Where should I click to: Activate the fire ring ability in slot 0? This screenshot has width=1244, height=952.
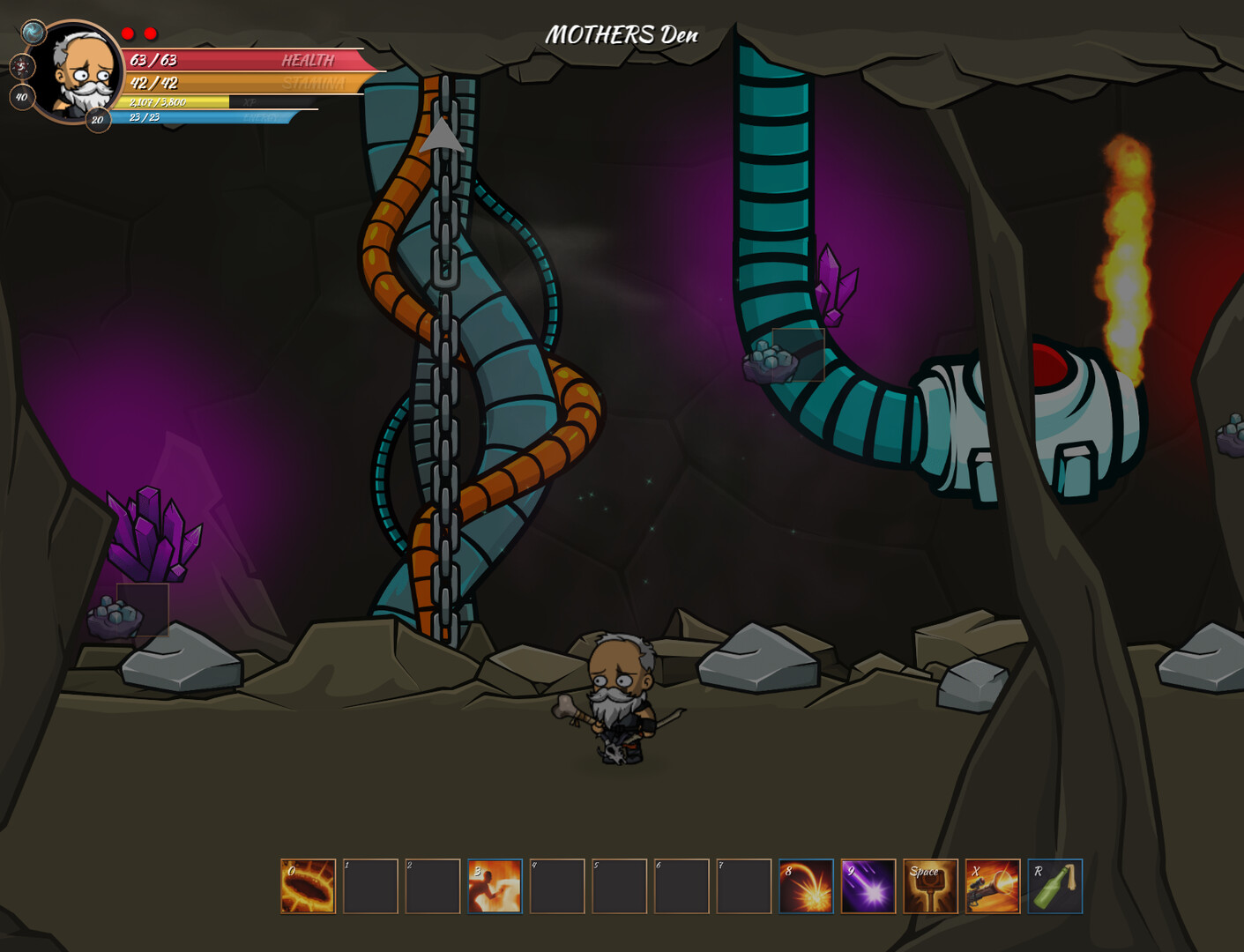[x=308, y=886]
